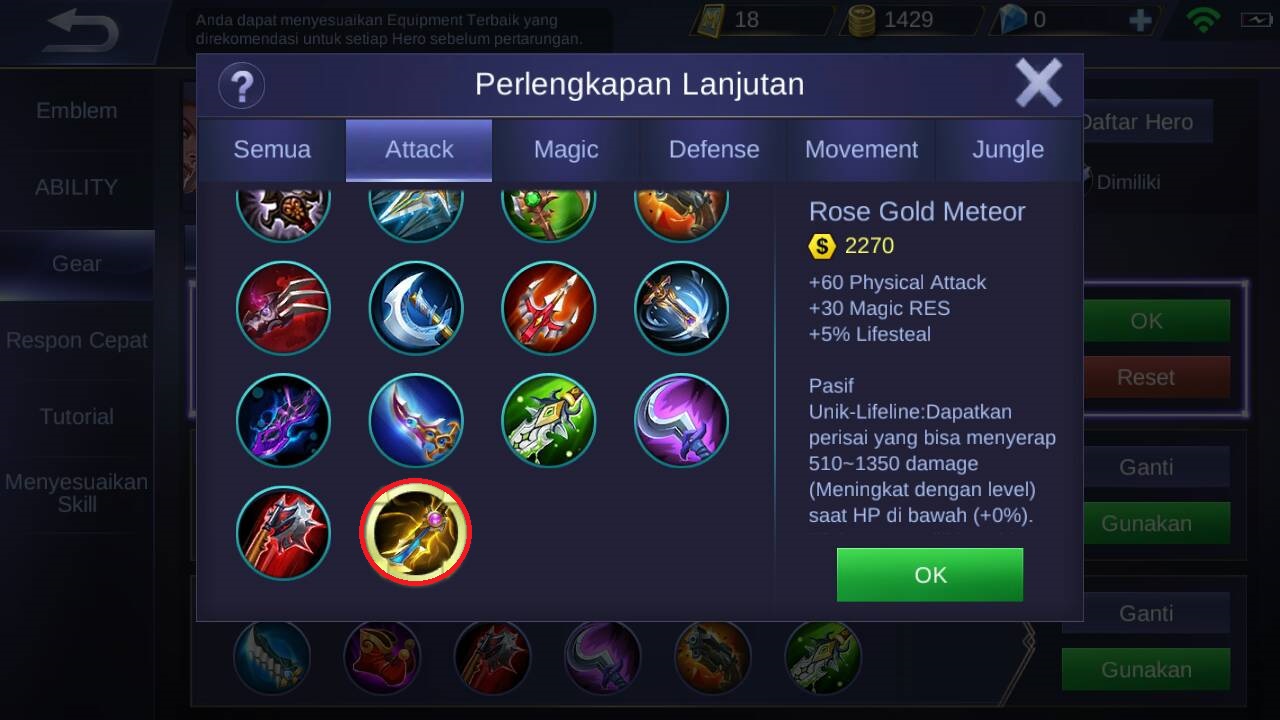Add diamonds with the plus button
This screenshot has width=1280, height=720.
pos(1140,21)
